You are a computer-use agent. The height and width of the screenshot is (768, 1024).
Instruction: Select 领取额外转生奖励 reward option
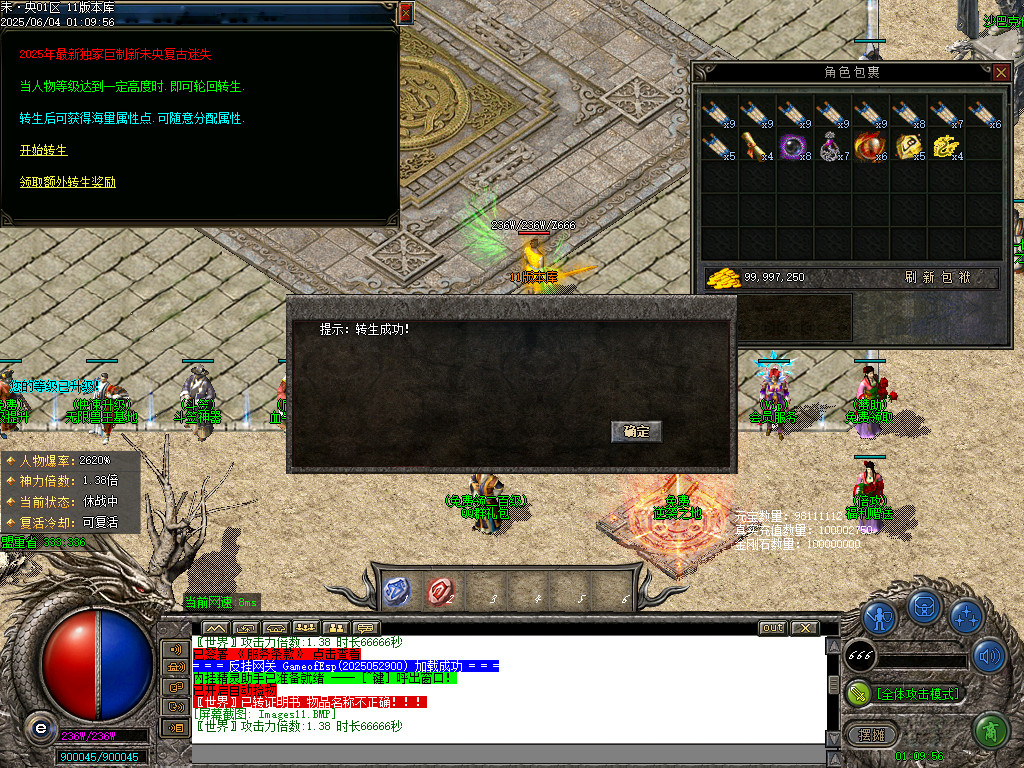point(67,182)
